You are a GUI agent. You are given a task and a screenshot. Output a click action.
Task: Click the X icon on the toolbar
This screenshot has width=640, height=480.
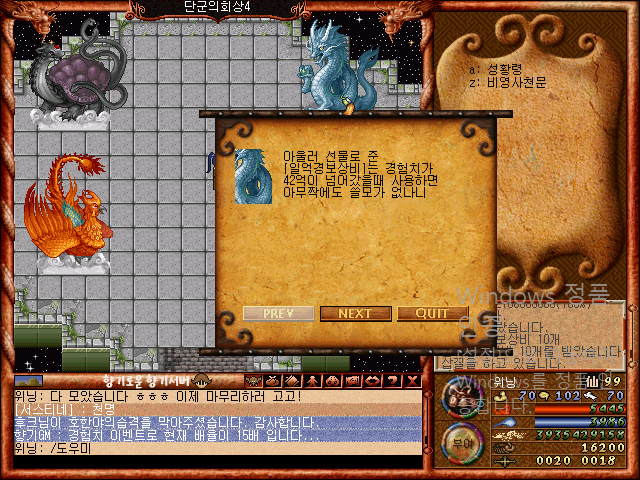coord(412,381)
